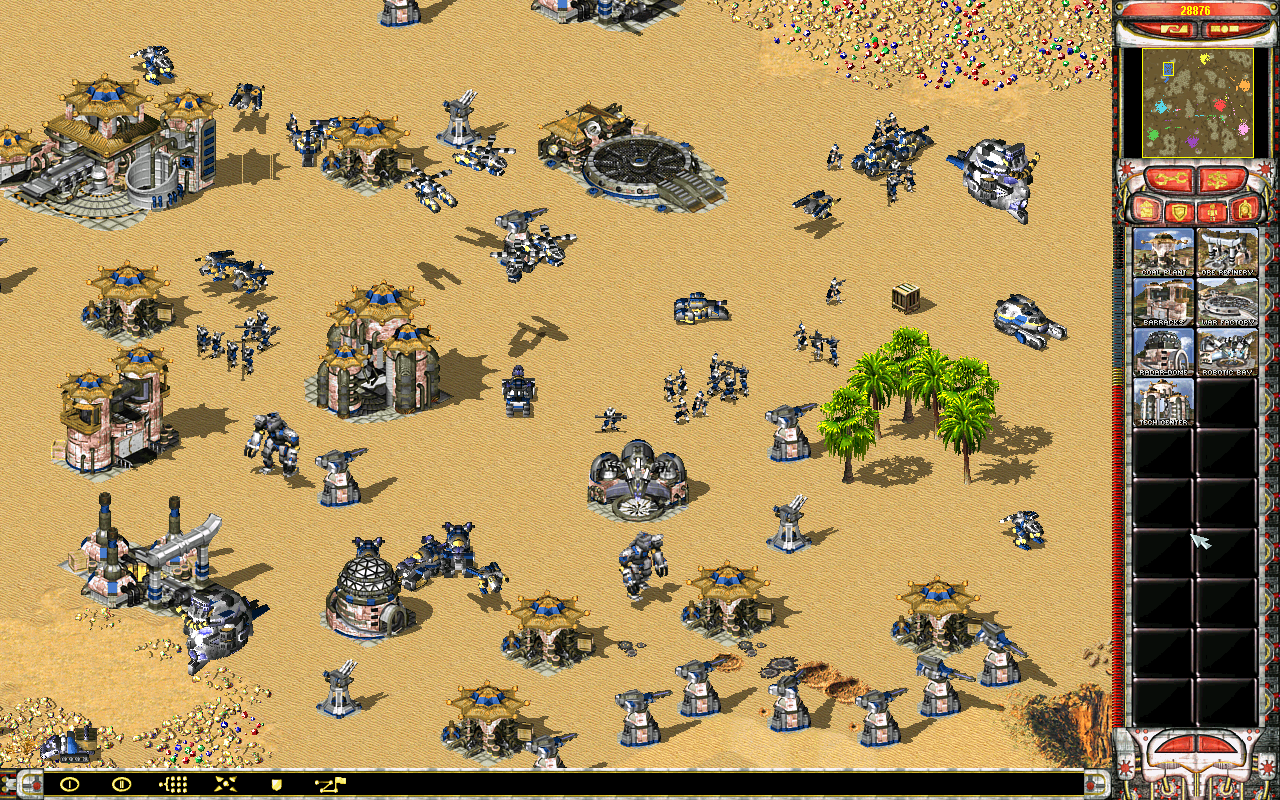Switch to the shield defenses tab
1280x800 pixels.
click(1178, 211)
